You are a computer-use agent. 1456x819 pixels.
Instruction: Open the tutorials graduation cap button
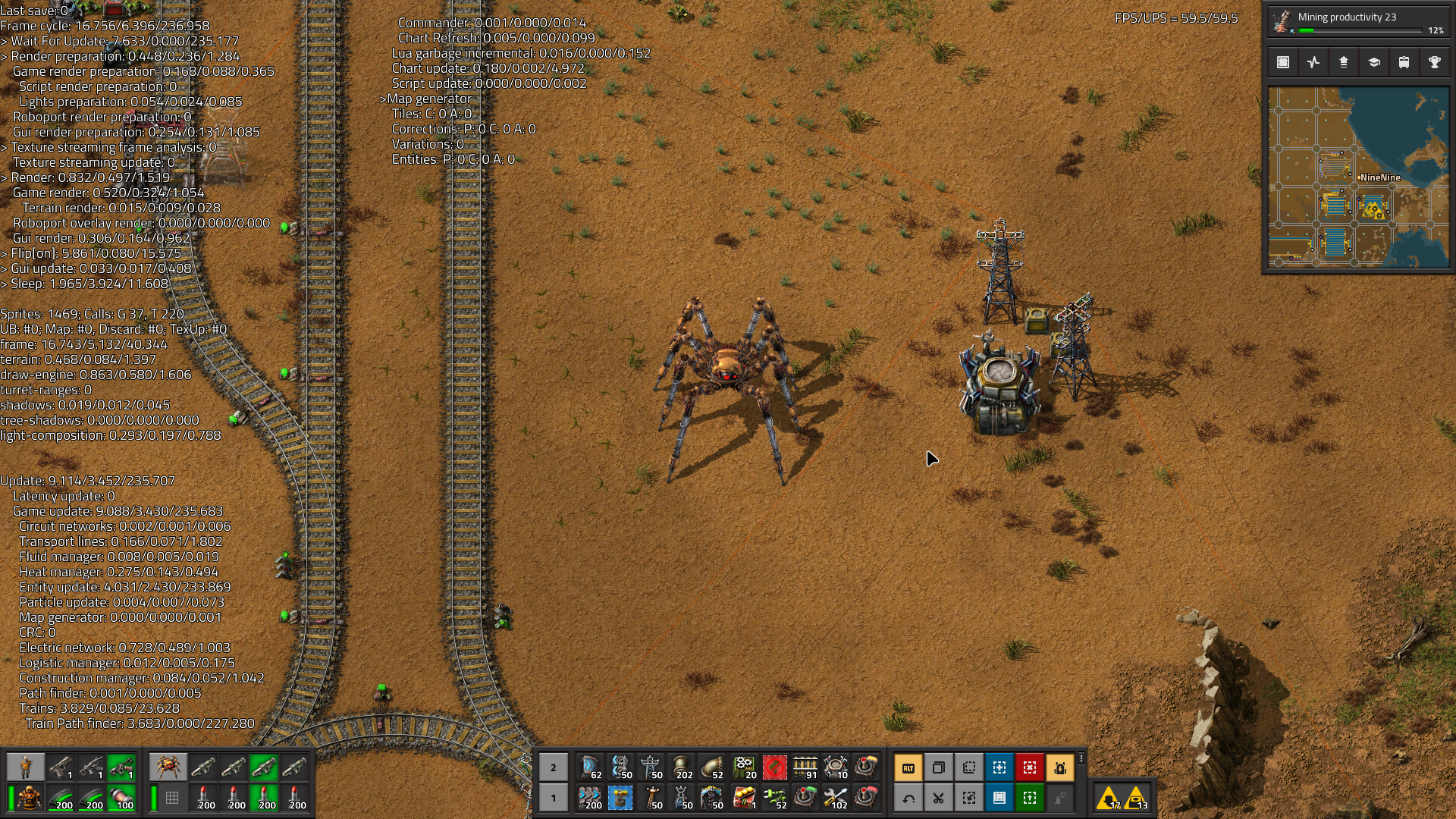(x=1373, y=62)
